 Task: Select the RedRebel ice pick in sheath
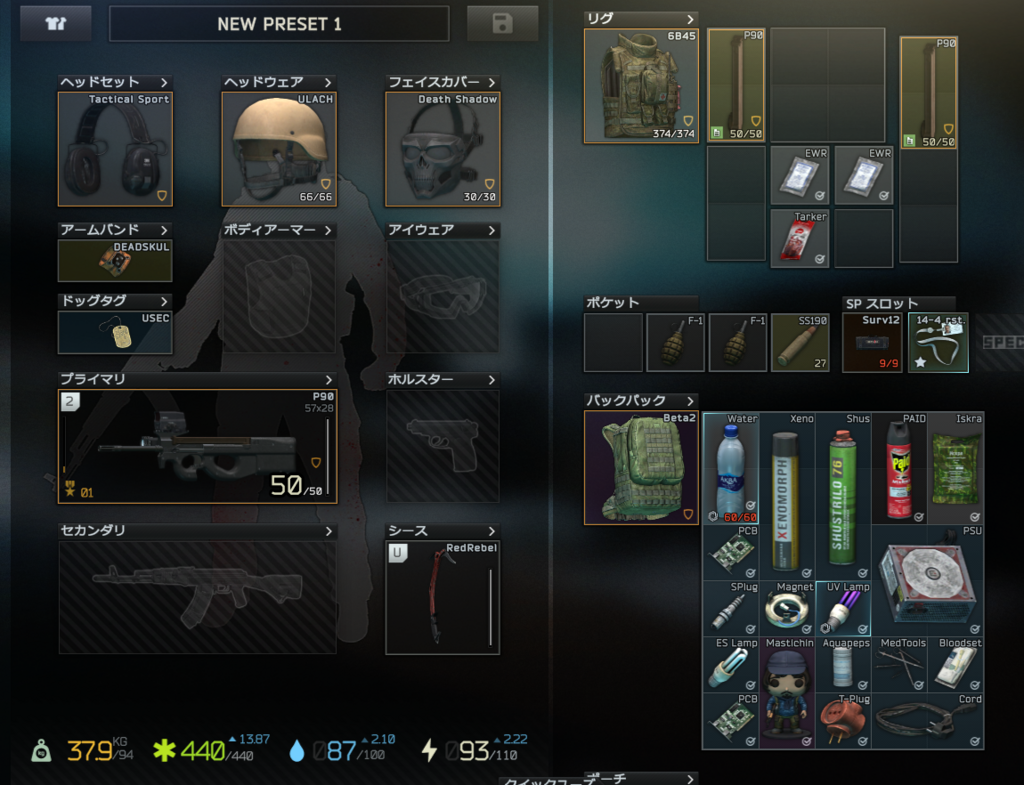tap(442, 598)
